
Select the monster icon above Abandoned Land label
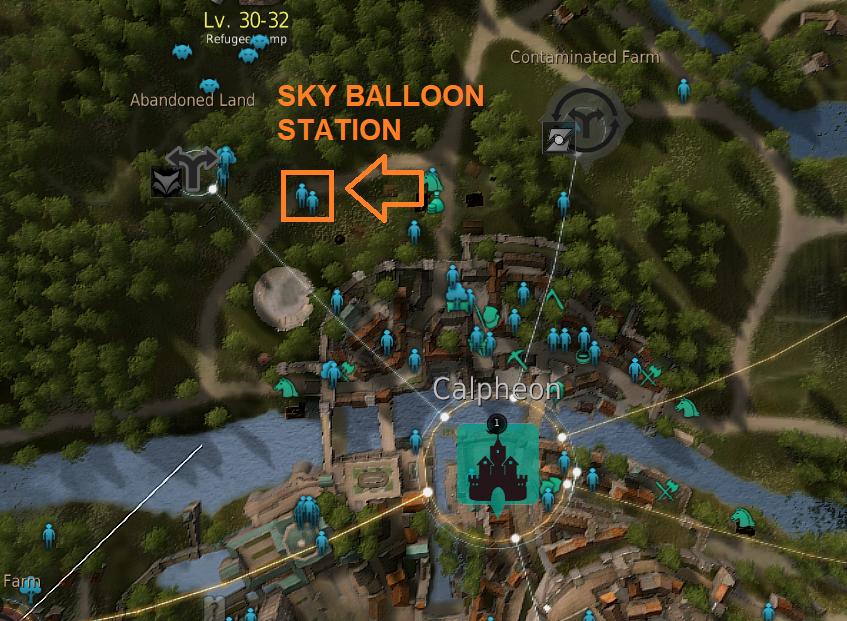[x=209, y=86]
